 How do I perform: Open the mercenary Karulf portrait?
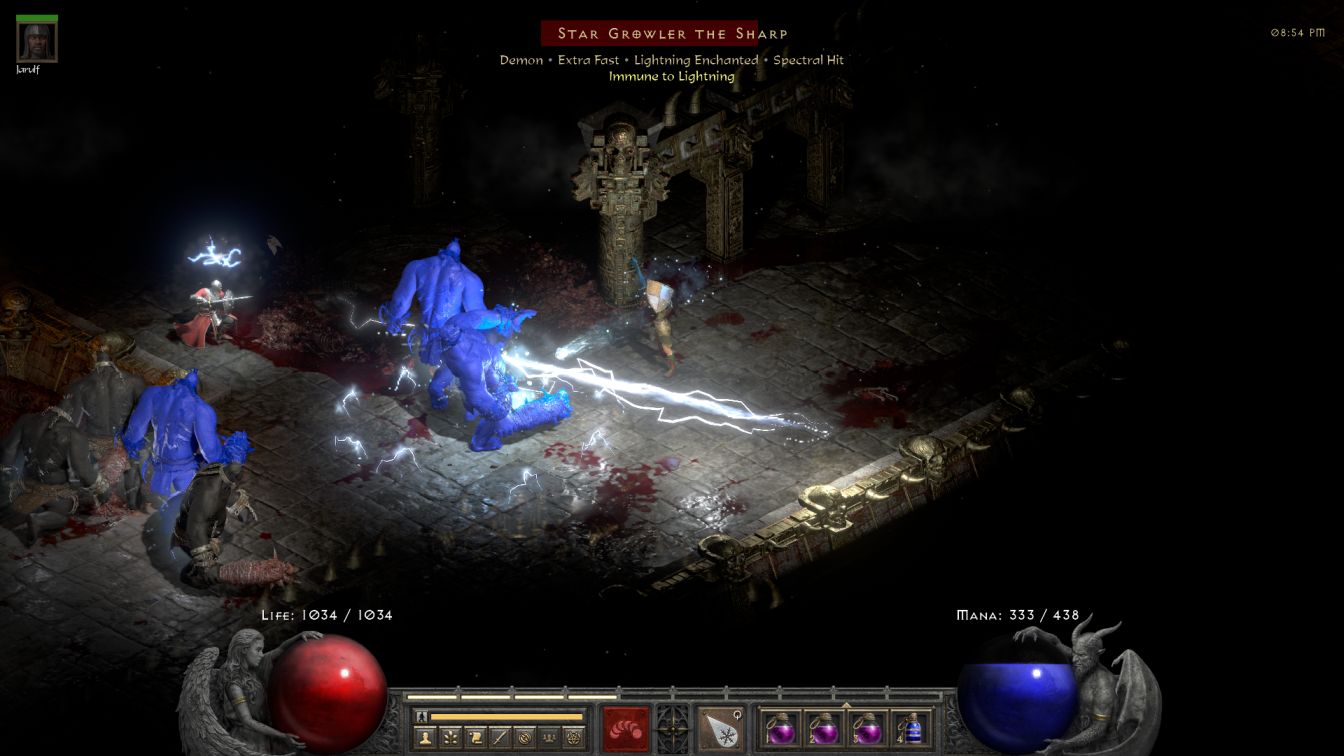tap(37, 41)
